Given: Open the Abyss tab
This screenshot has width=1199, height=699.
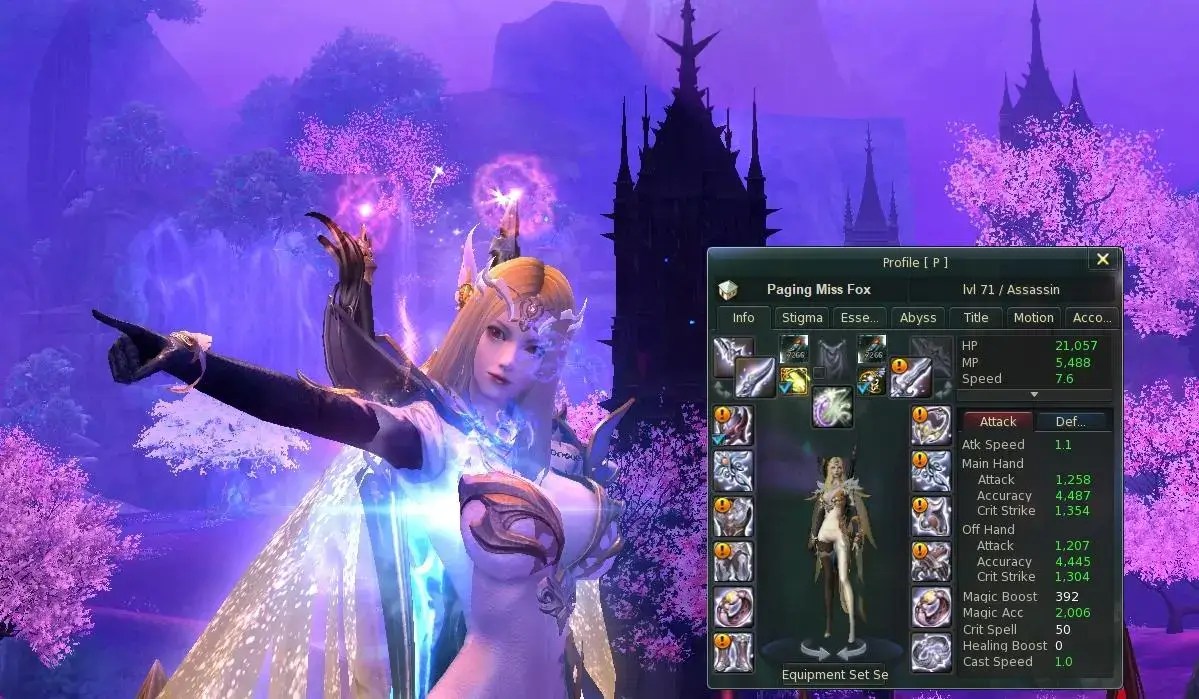Looking at the screenshot, I should [x=918, y=318].
